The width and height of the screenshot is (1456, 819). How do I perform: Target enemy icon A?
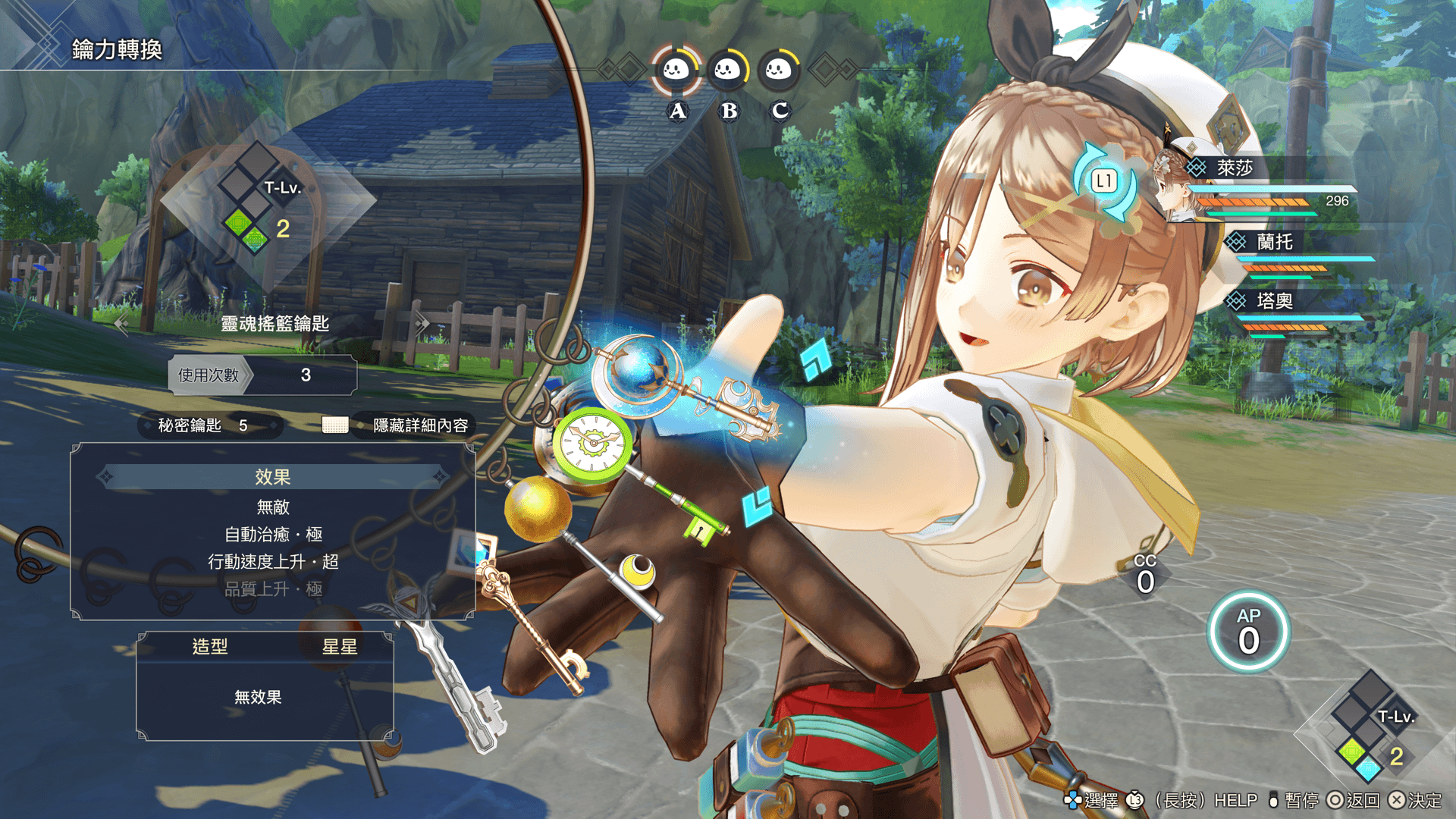(x=676, y=71)
